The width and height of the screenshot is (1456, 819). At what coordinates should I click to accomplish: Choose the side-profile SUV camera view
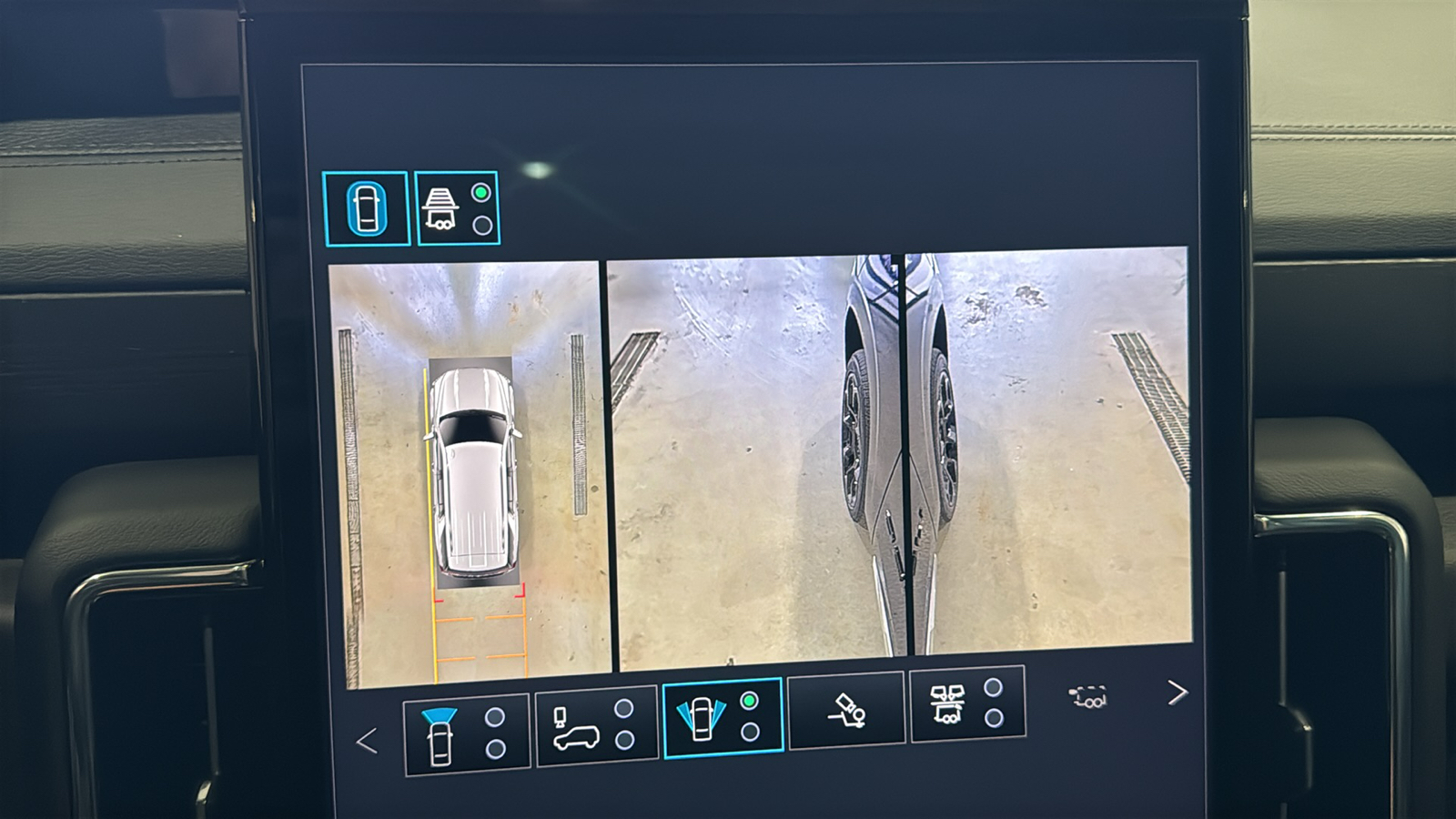tap(596, 726)
